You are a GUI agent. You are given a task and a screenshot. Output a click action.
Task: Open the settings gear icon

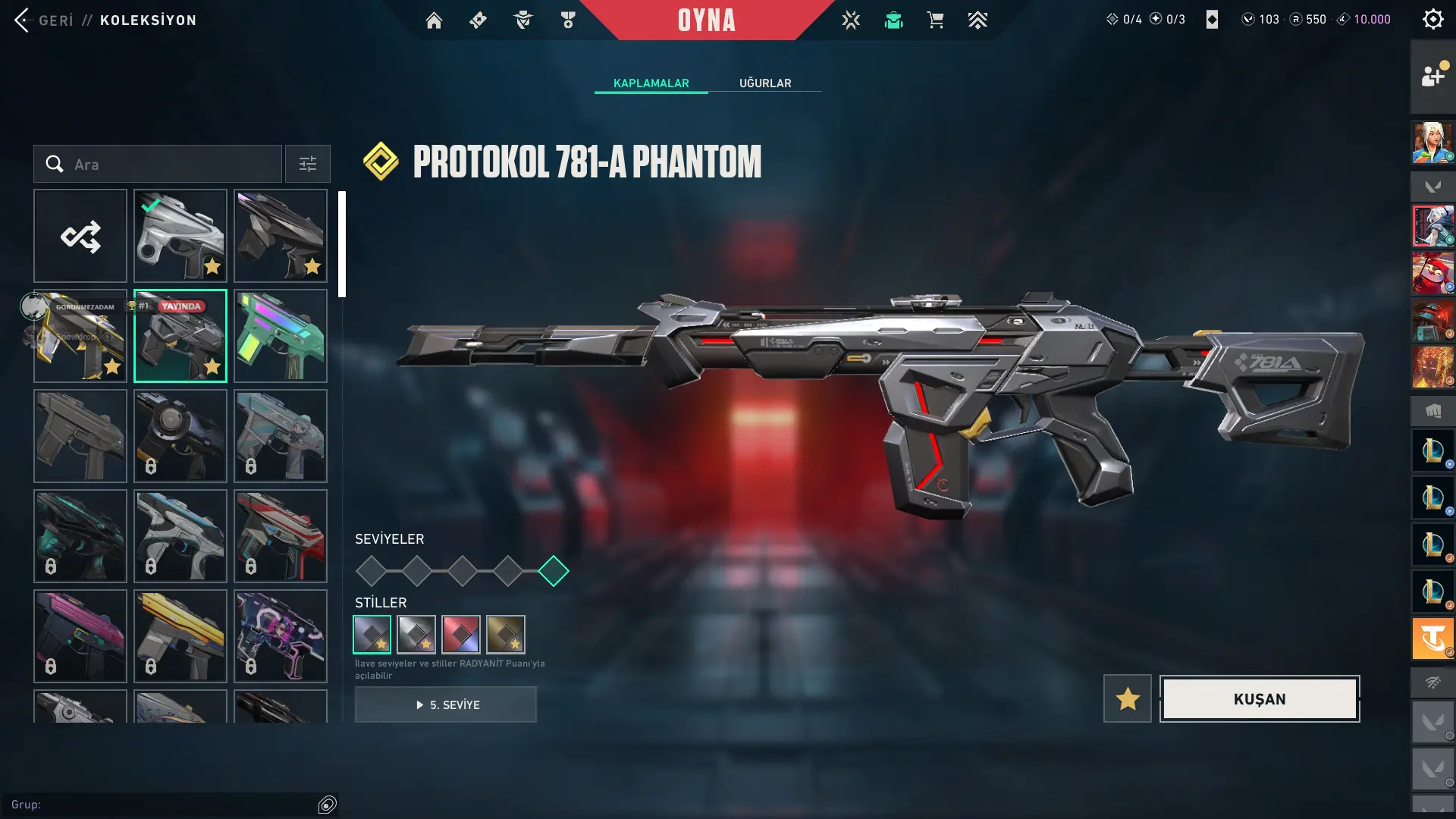click(1432, 20)
